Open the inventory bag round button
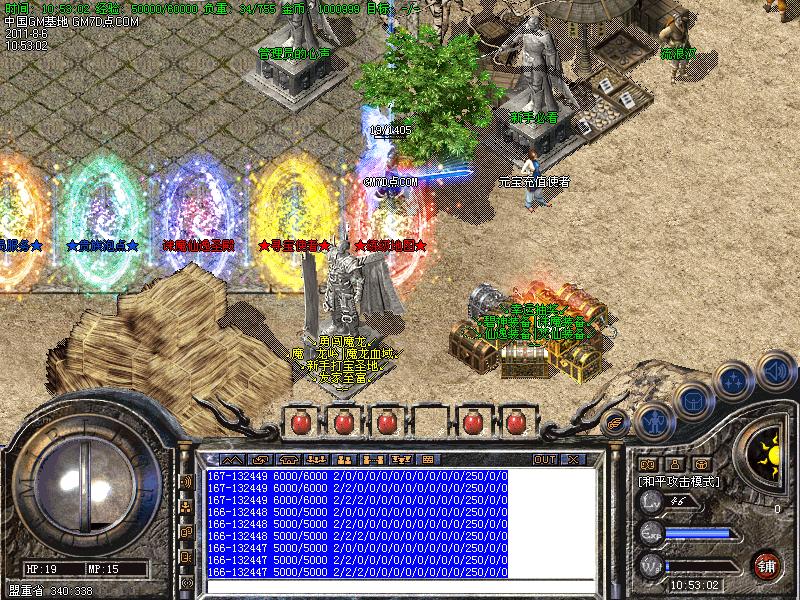The image size is (800, 600). click(x=693, y=400)
